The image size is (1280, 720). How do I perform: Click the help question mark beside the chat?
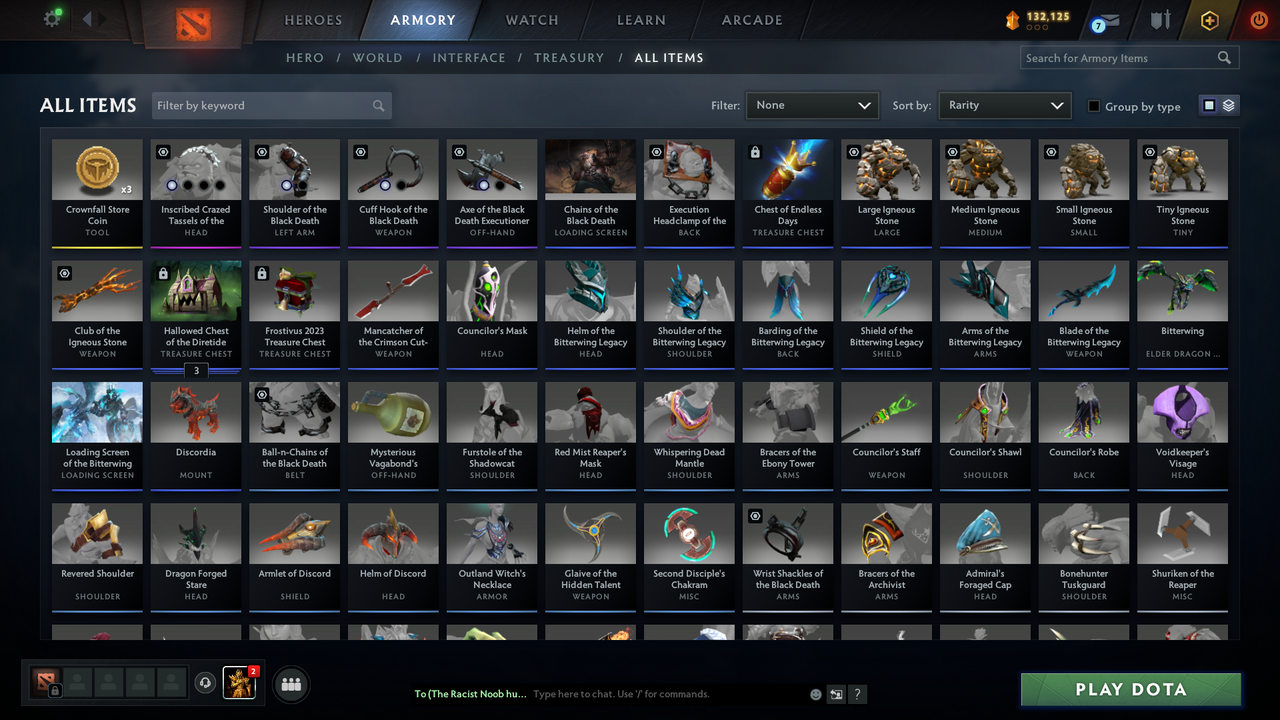857,693
